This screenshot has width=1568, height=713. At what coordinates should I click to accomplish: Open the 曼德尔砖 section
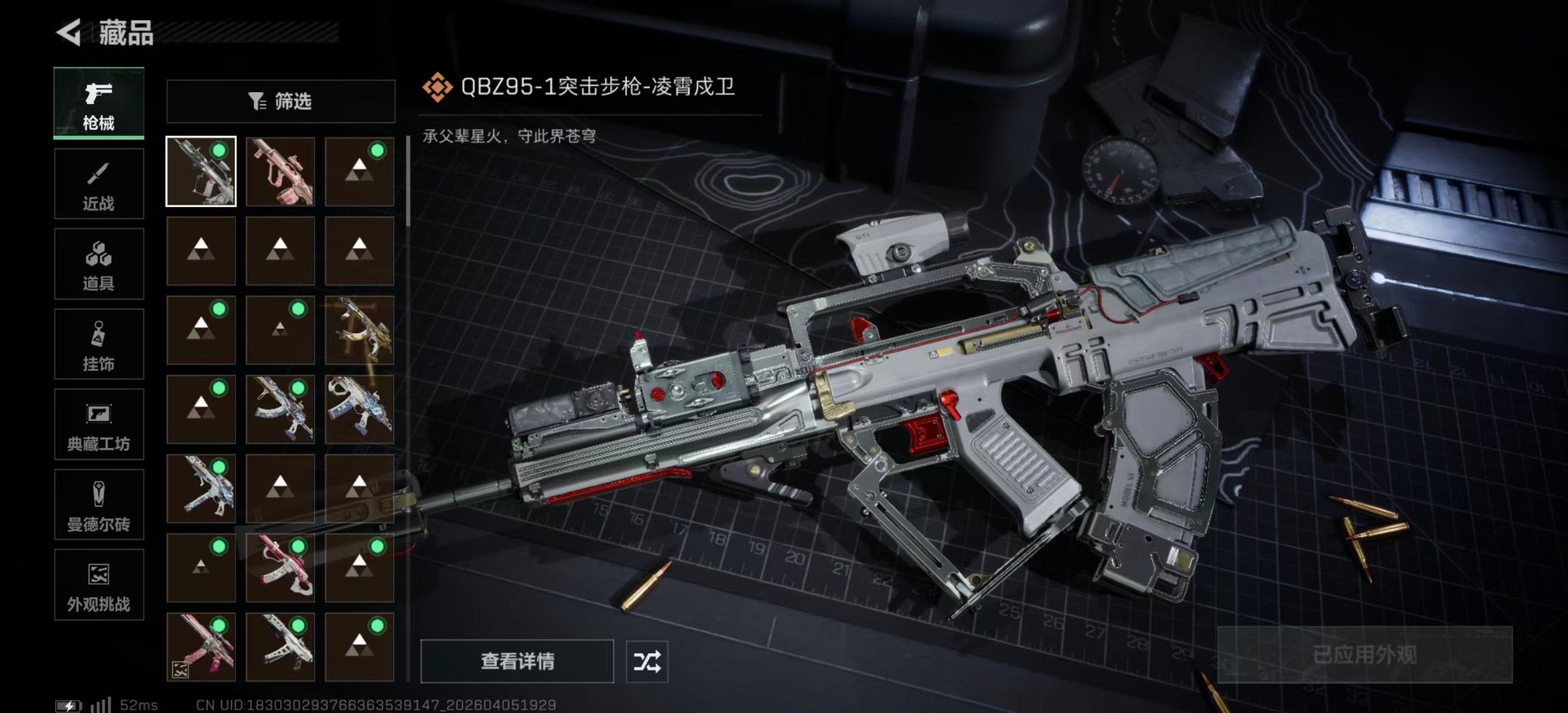click(99, 505)
